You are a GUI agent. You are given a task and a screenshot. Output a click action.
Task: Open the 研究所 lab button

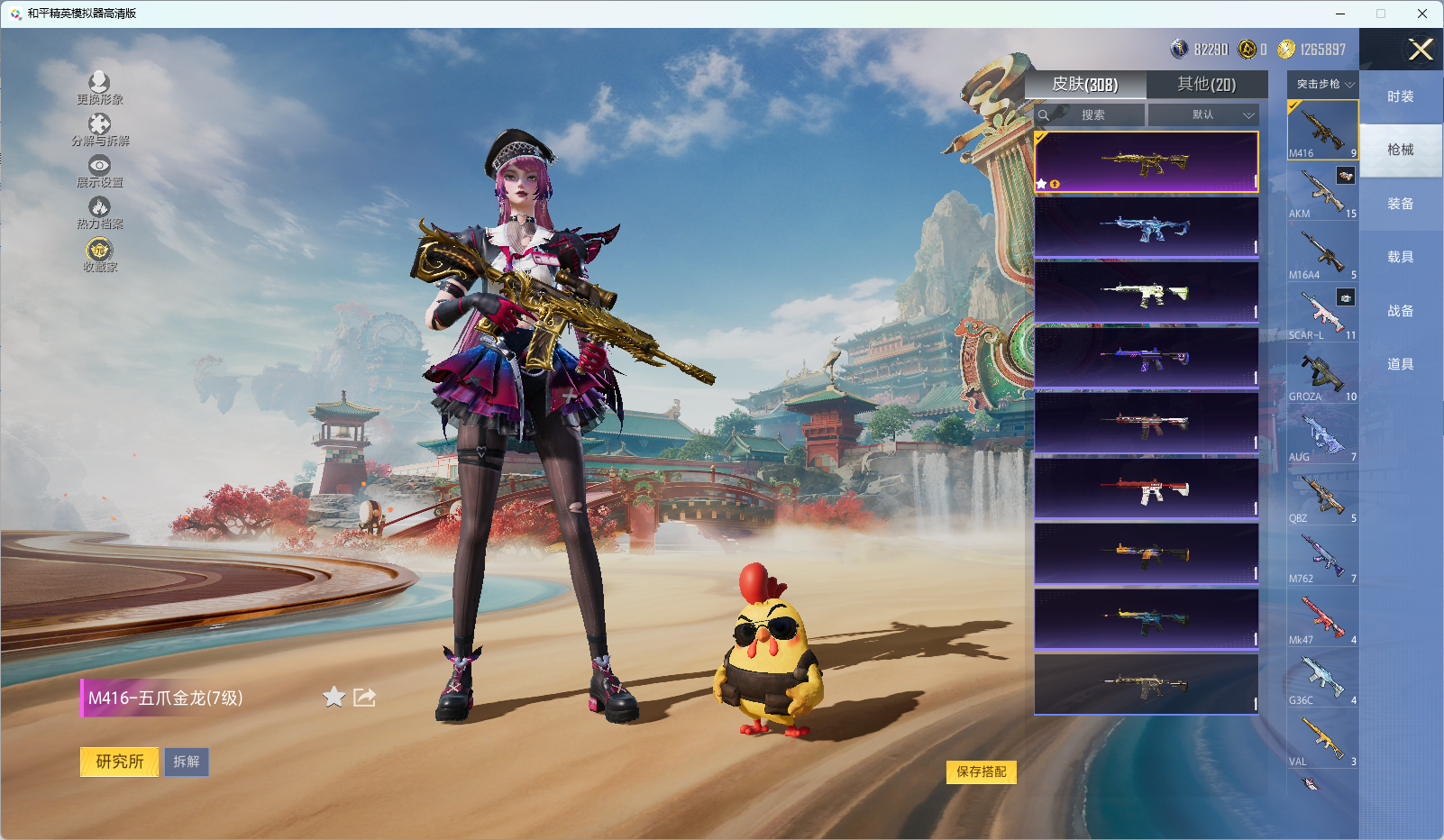pyautogui.click(x=120, y=762)
